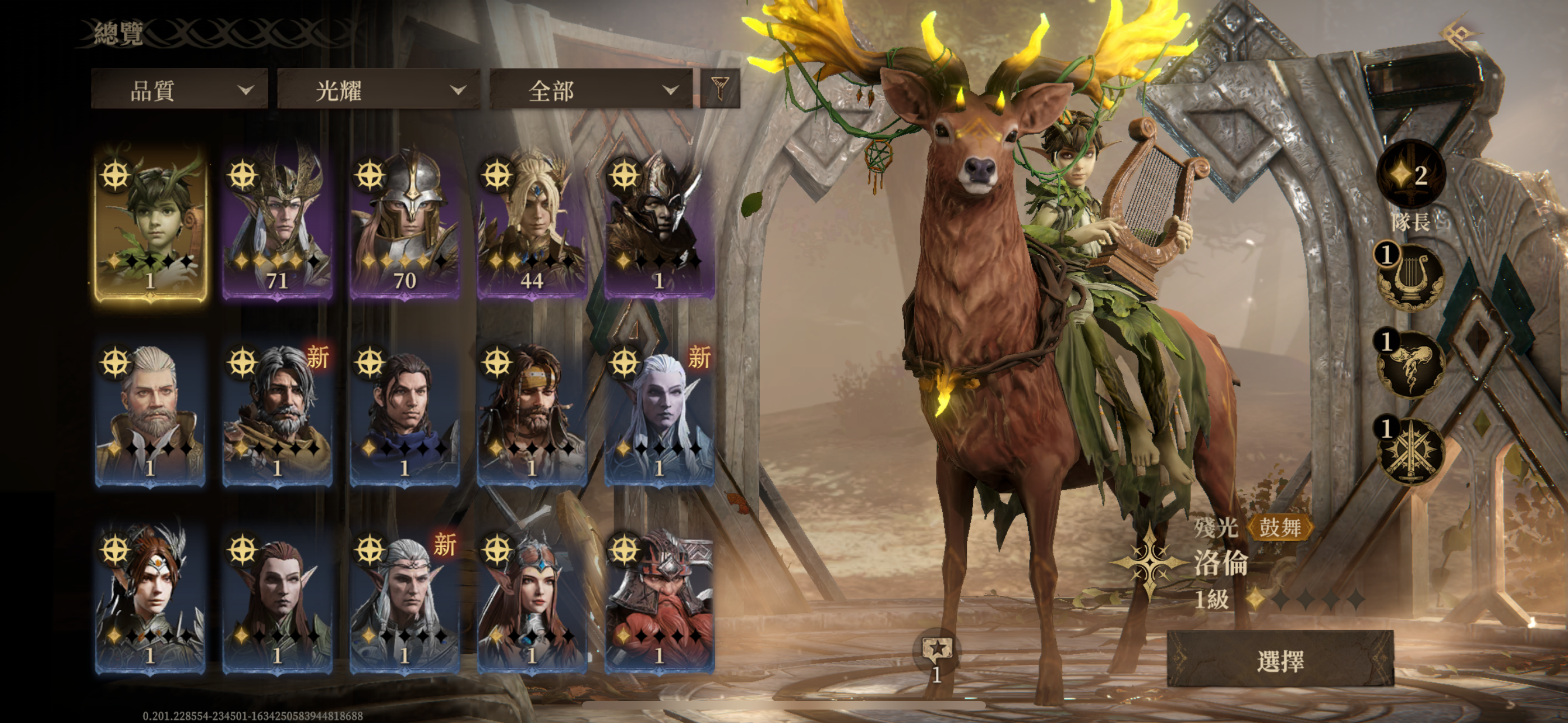Choose the dark winged-helmet hero card

pyautogui.click(x=659, y=223)
